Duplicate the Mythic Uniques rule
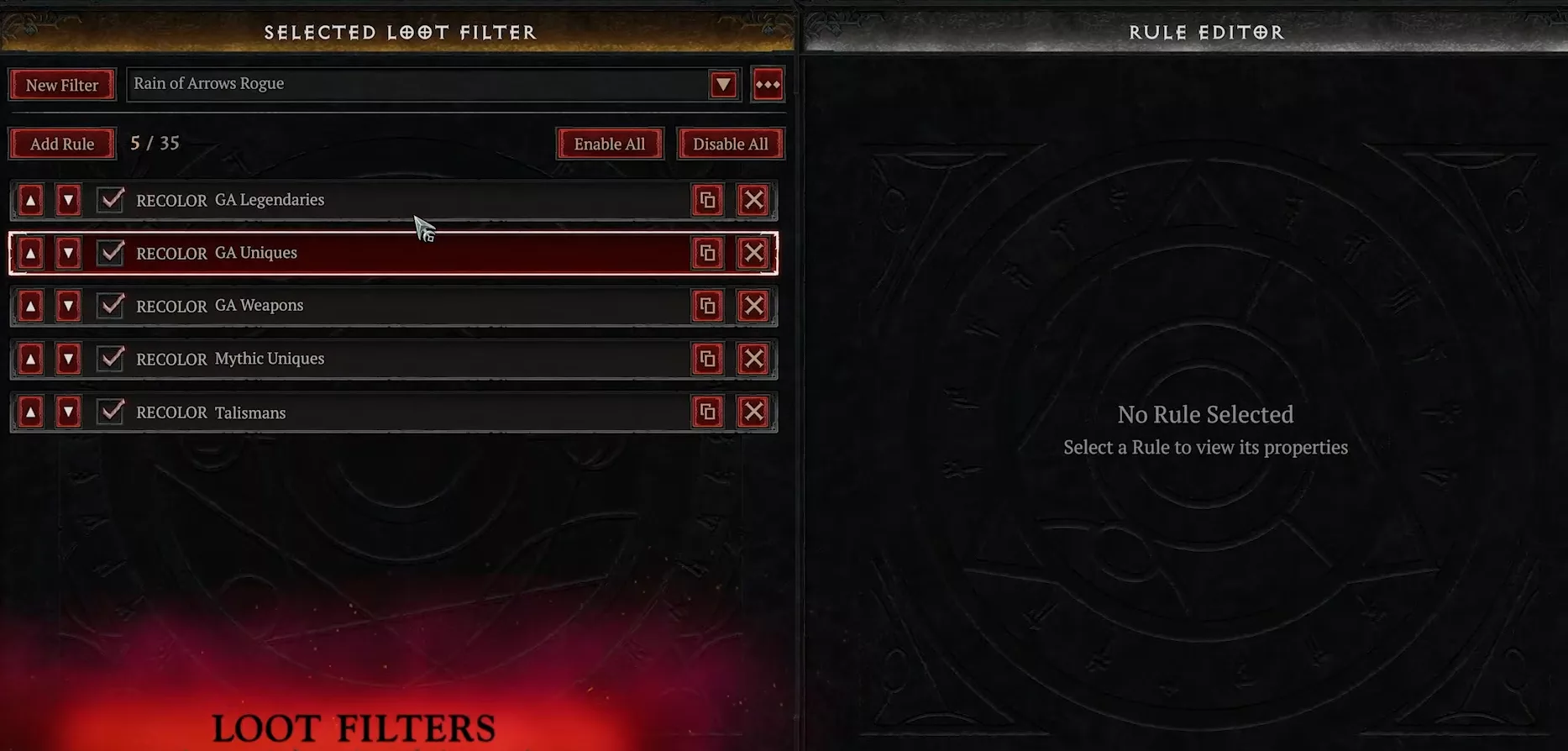The width and height of the screenshot is (1568, 751). pos(707,359)
